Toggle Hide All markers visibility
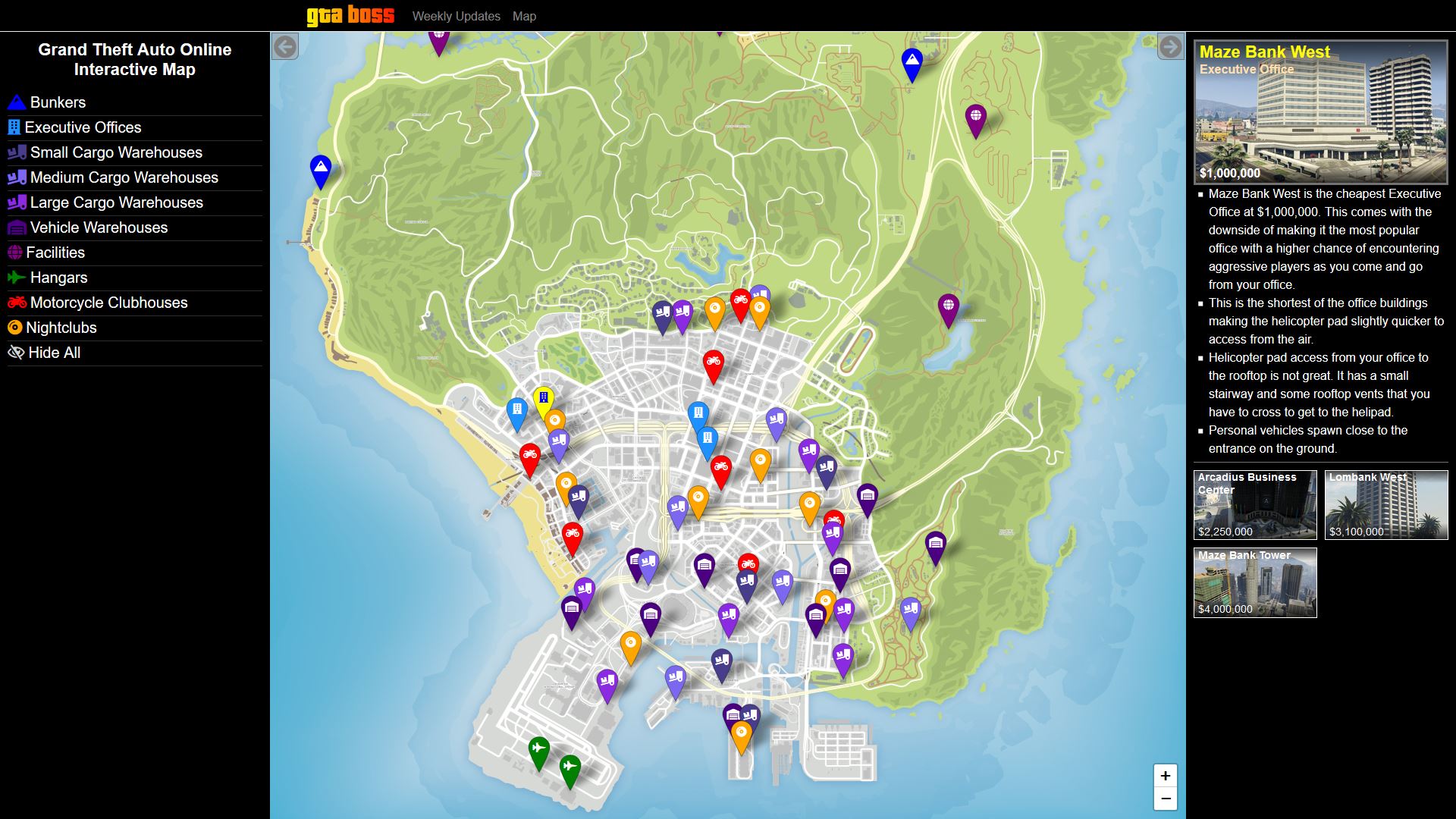The height and width of the screenshot is (819, 1456). coord(17,352)
